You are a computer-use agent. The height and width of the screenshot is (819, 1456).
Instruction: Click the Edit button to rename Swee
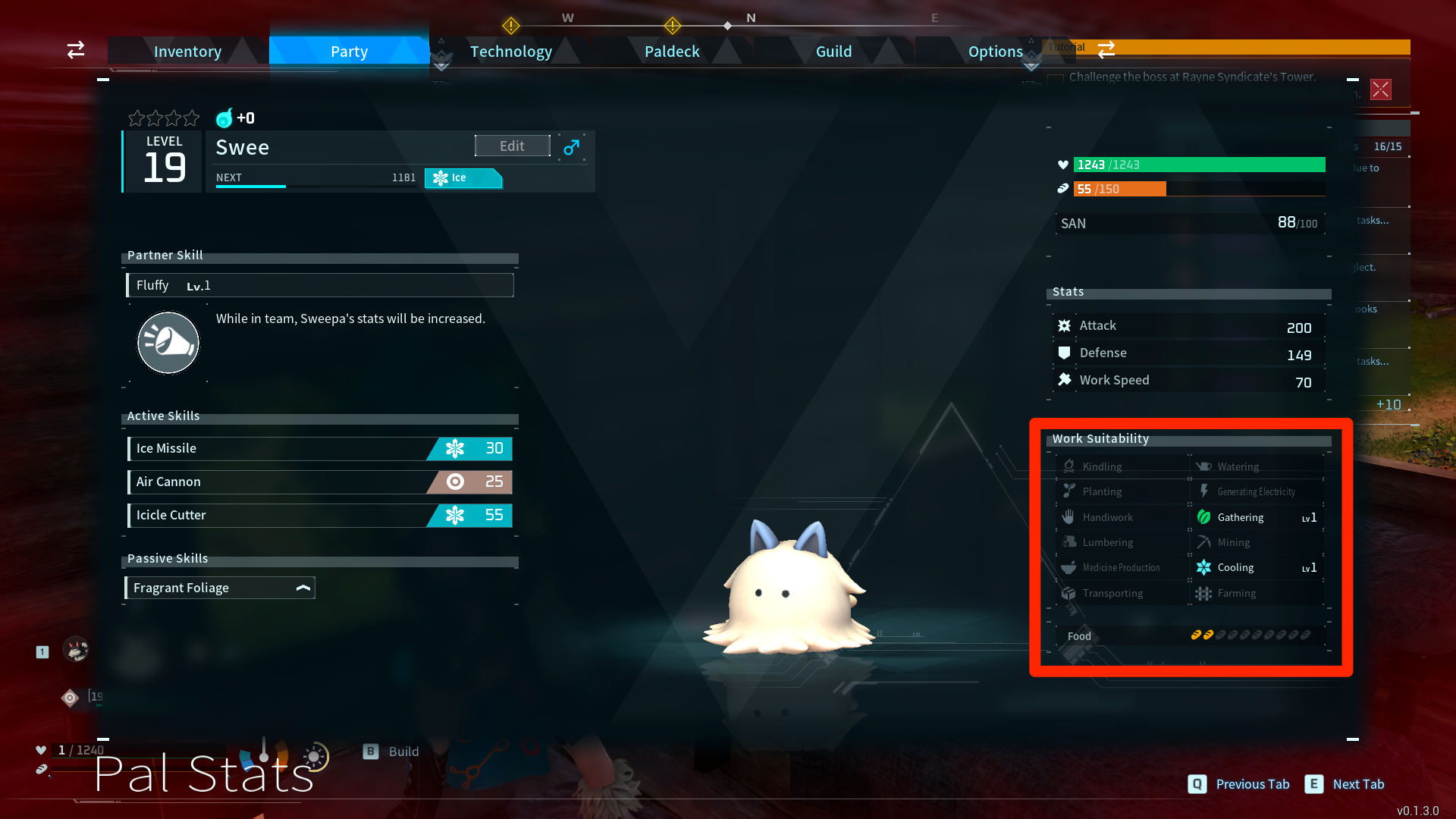512,145
